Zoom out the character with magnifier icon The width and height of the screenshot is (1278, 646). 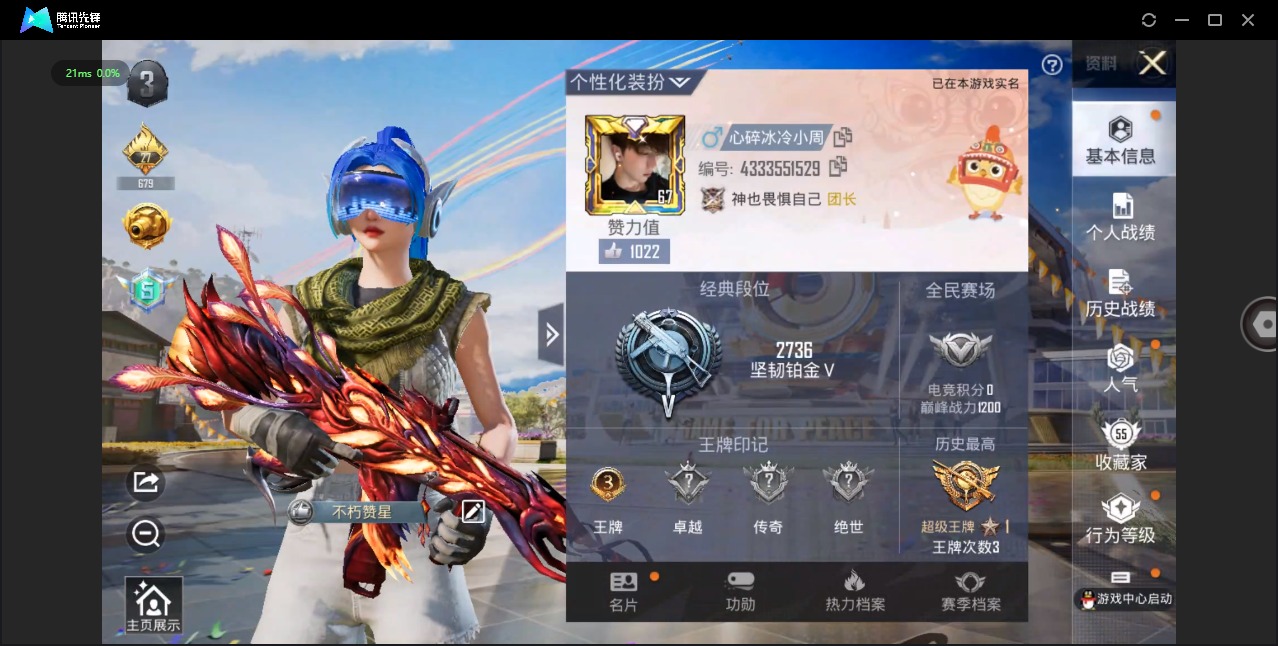[x=146, y=534]
